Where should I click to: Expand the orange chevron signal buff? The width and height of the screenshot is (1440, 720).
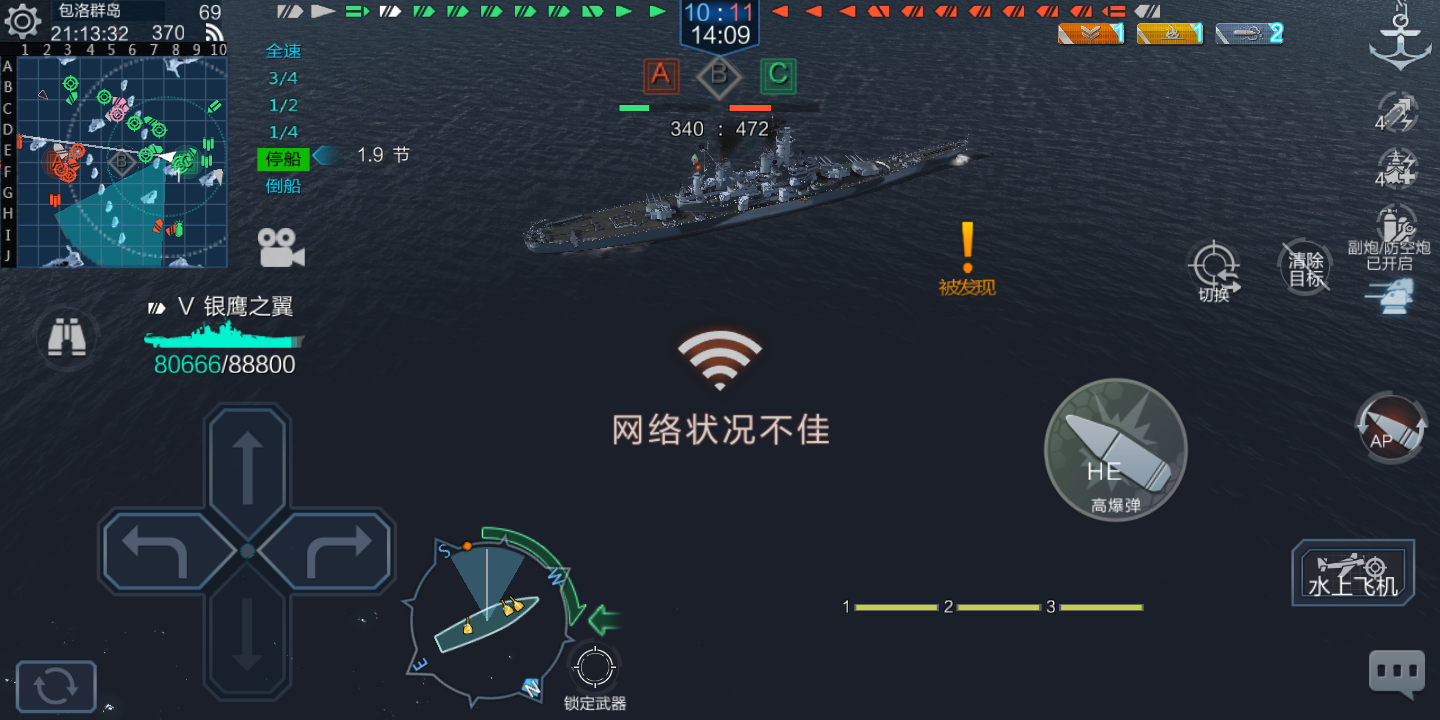coord(1090,33)
